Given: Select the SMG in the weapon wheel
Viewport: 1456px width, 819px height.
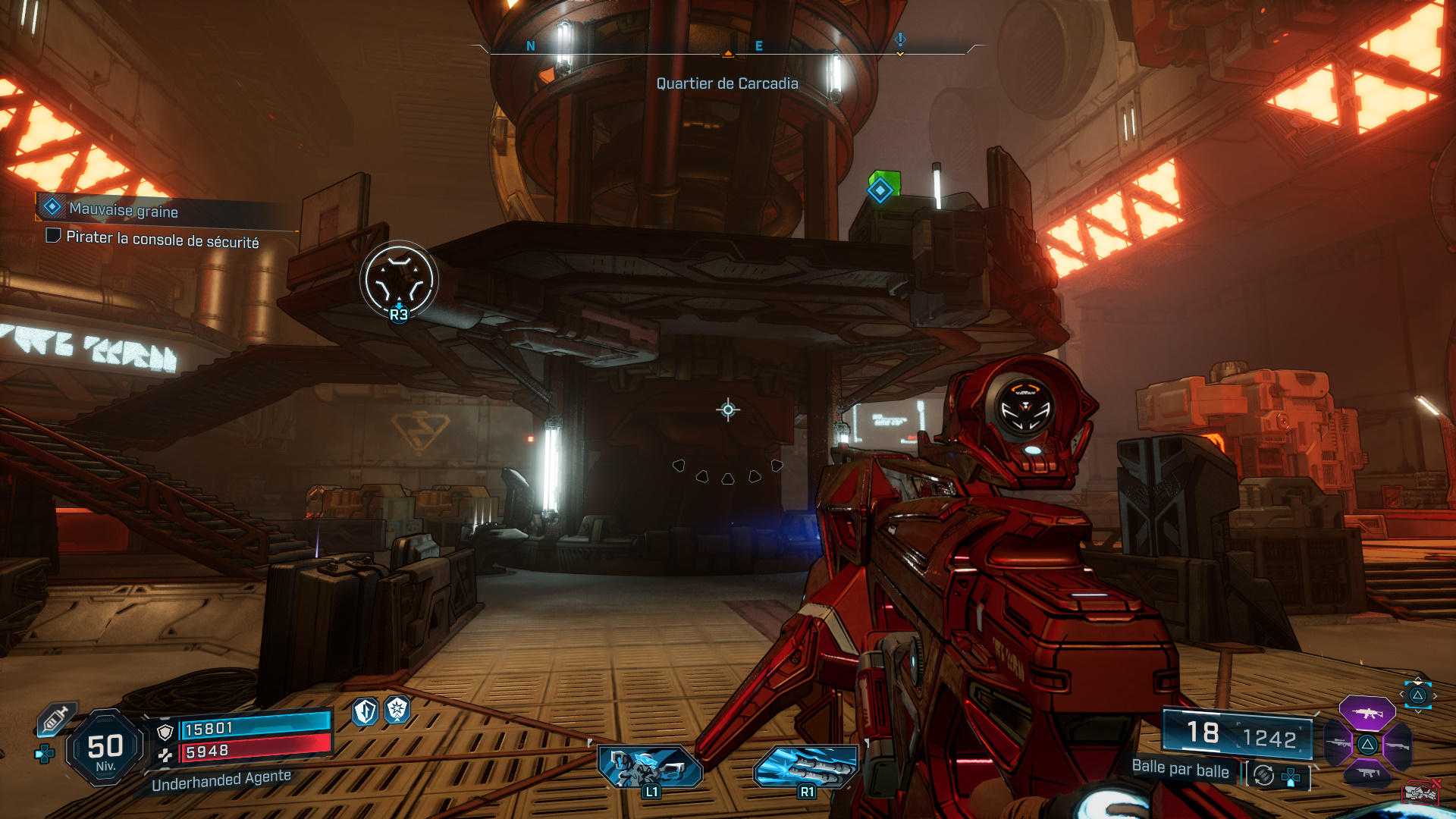Looking at the screenshot, I should (x=1369, y=773).
